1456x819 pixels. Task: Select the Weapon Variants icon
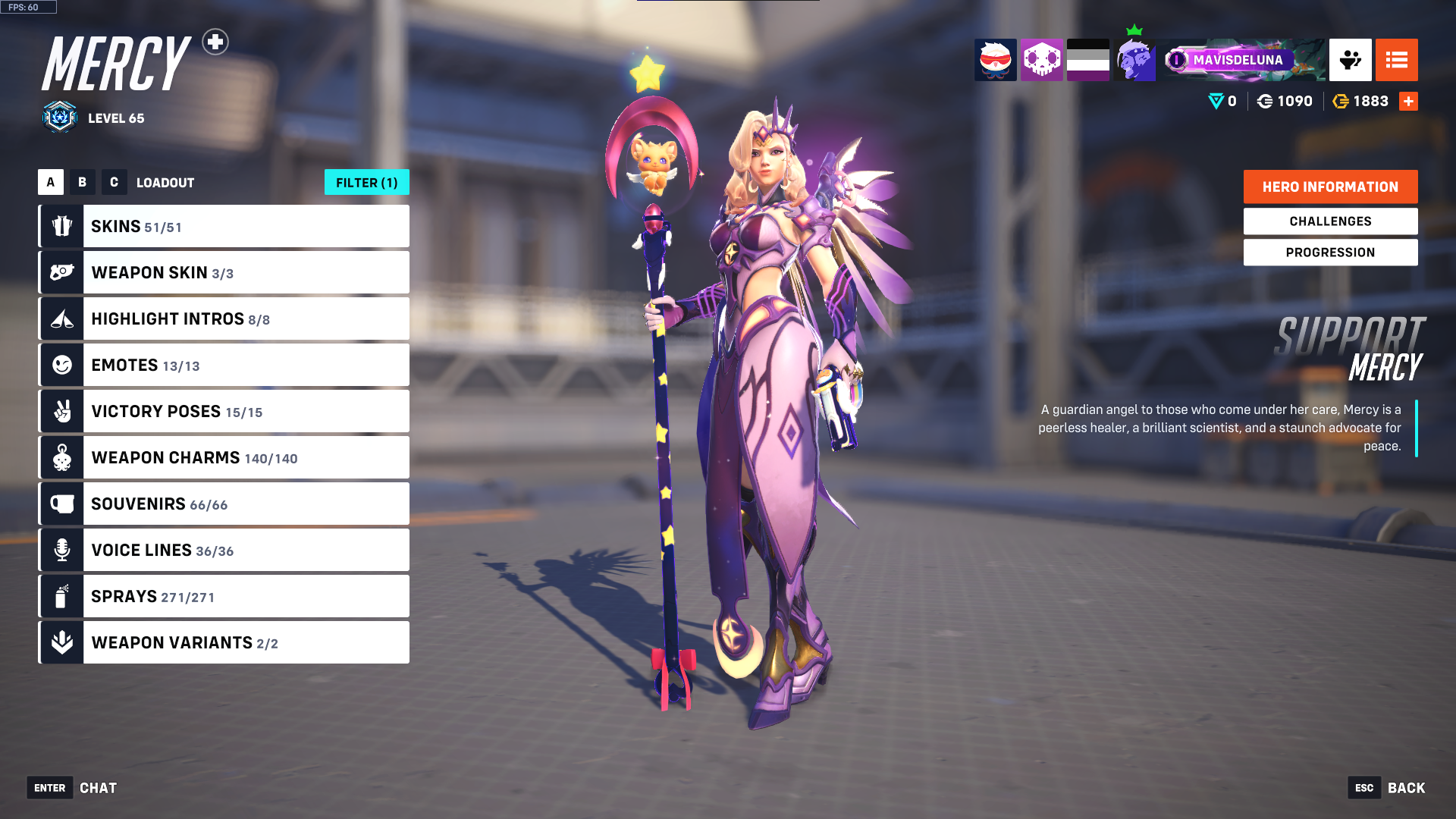pyautogui.click(x=61, y=642)
